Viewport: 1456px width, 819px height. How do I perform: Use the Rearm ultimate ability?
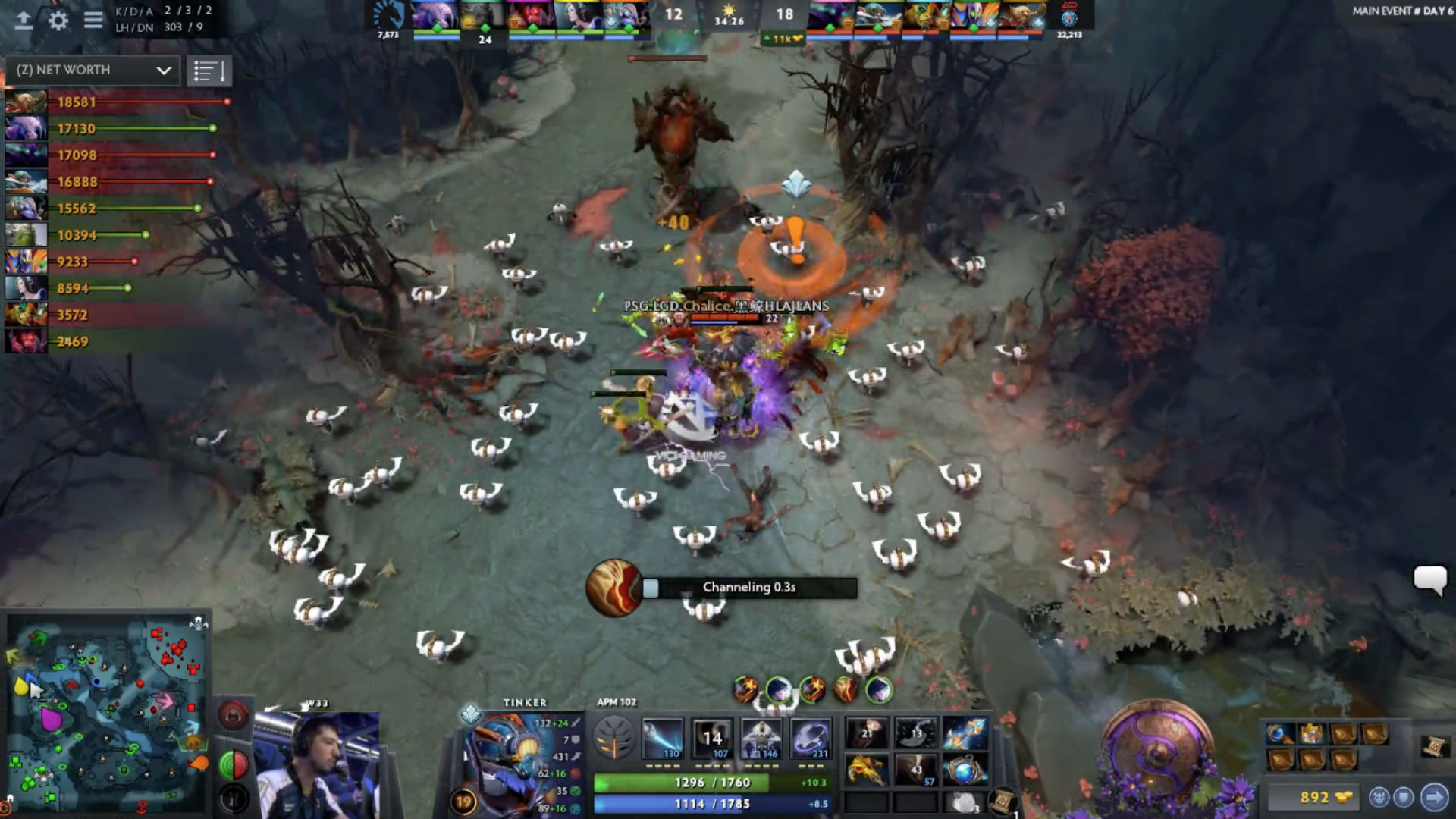click(x=811, y=739)
